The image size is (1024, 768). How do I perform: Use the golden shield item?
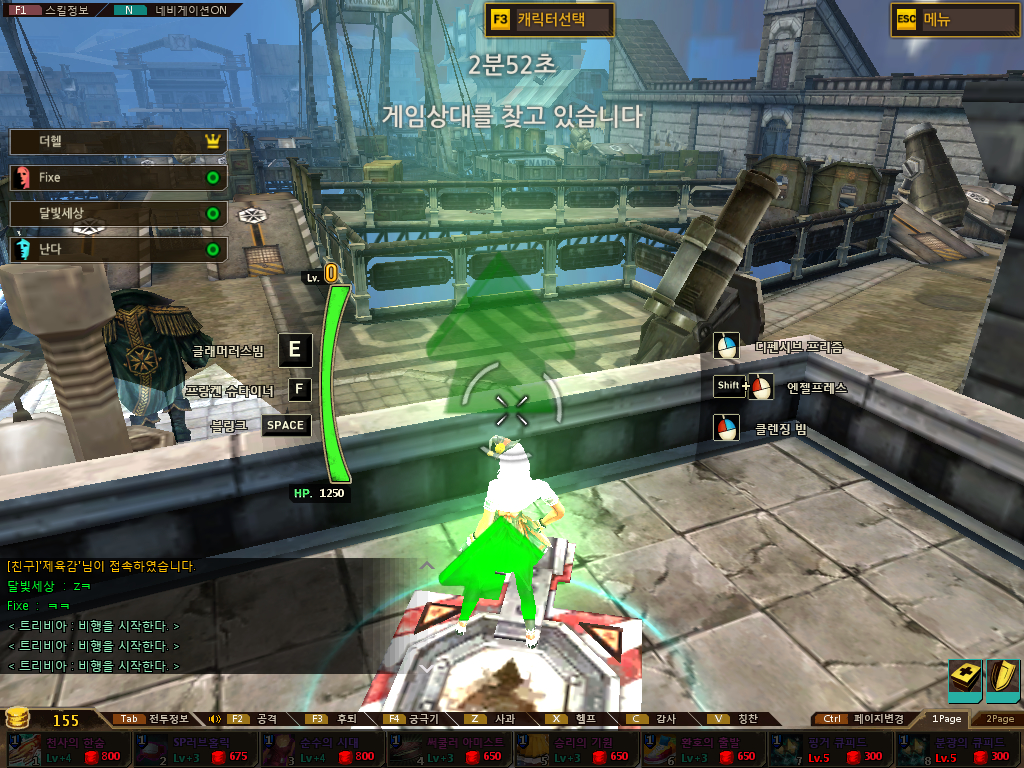tap(1002, 679)
